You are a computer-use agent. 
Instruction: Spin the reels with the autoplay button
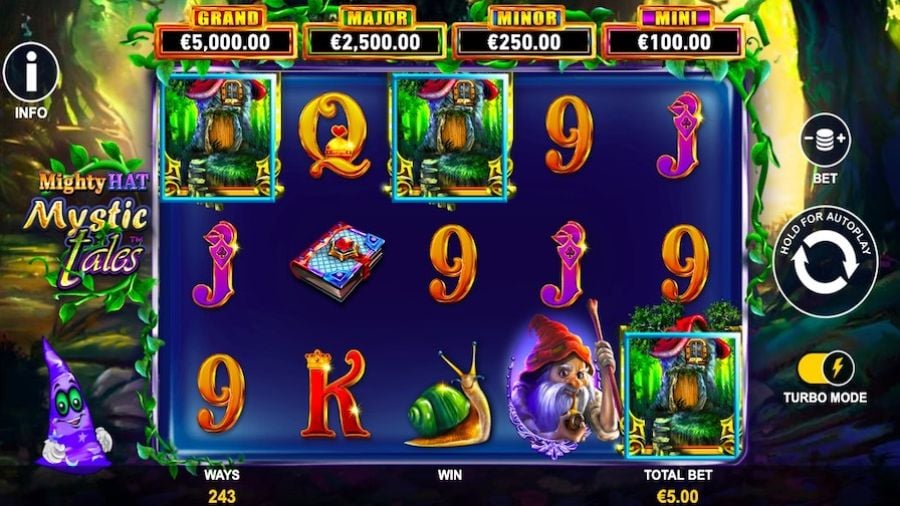coord(825,262)
